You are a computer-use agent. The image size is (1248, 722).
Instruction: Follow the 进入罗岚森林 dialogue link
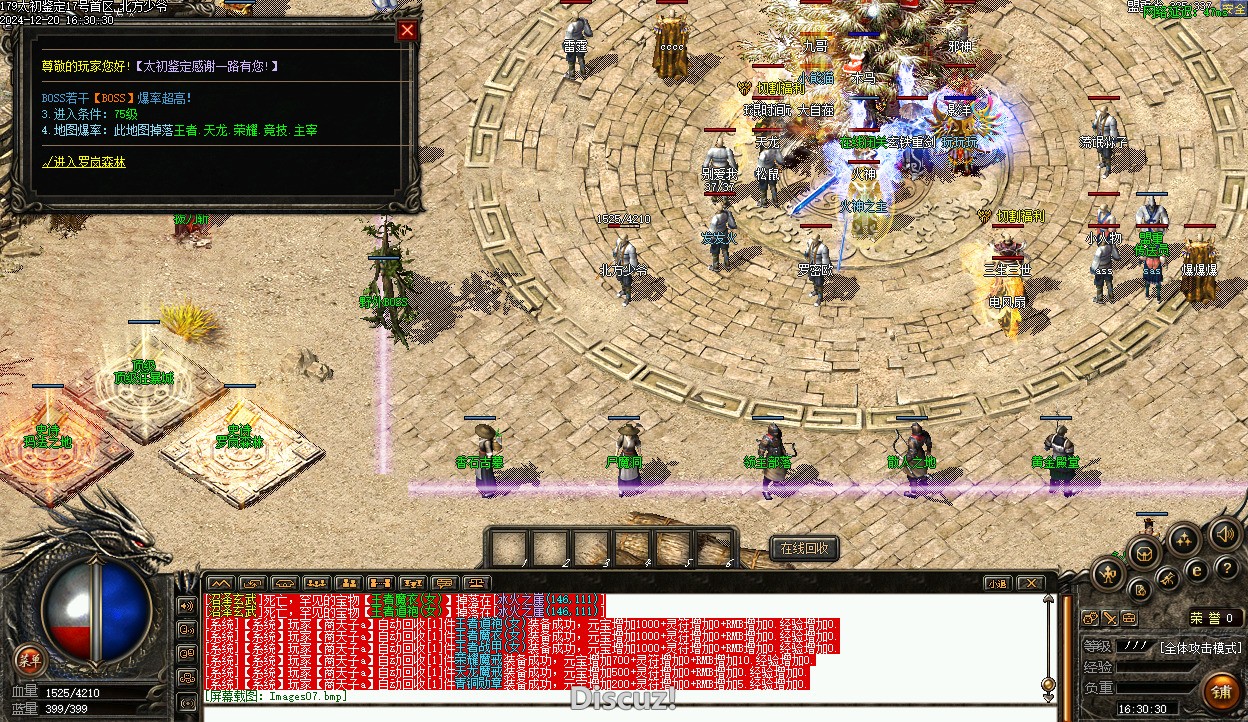pyautogui.click(x=84, y=162)
